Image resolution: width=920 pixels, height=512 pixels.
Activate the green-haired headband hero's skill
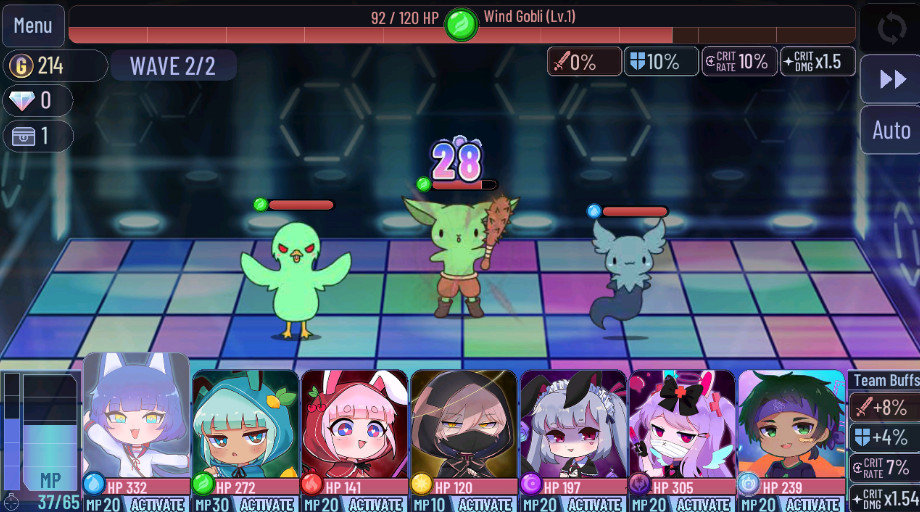pyautogui.click(x=812, y=504)
